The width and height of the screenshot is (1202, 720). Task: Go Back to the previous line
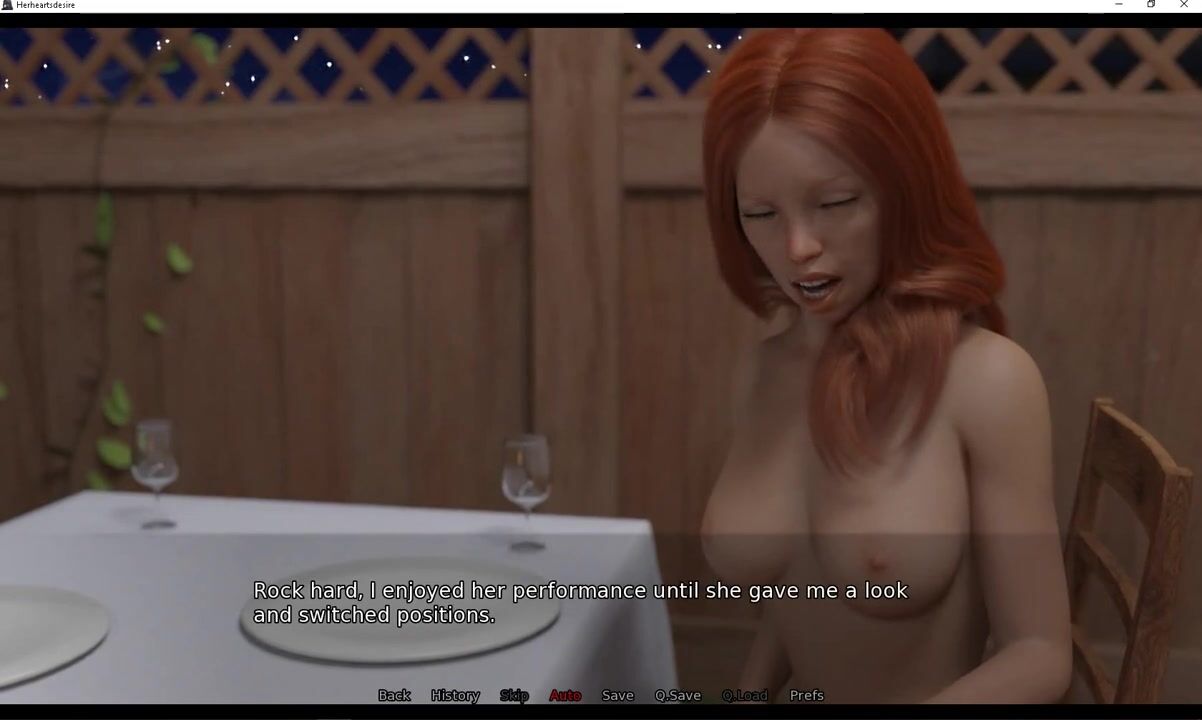pos(394,695)
